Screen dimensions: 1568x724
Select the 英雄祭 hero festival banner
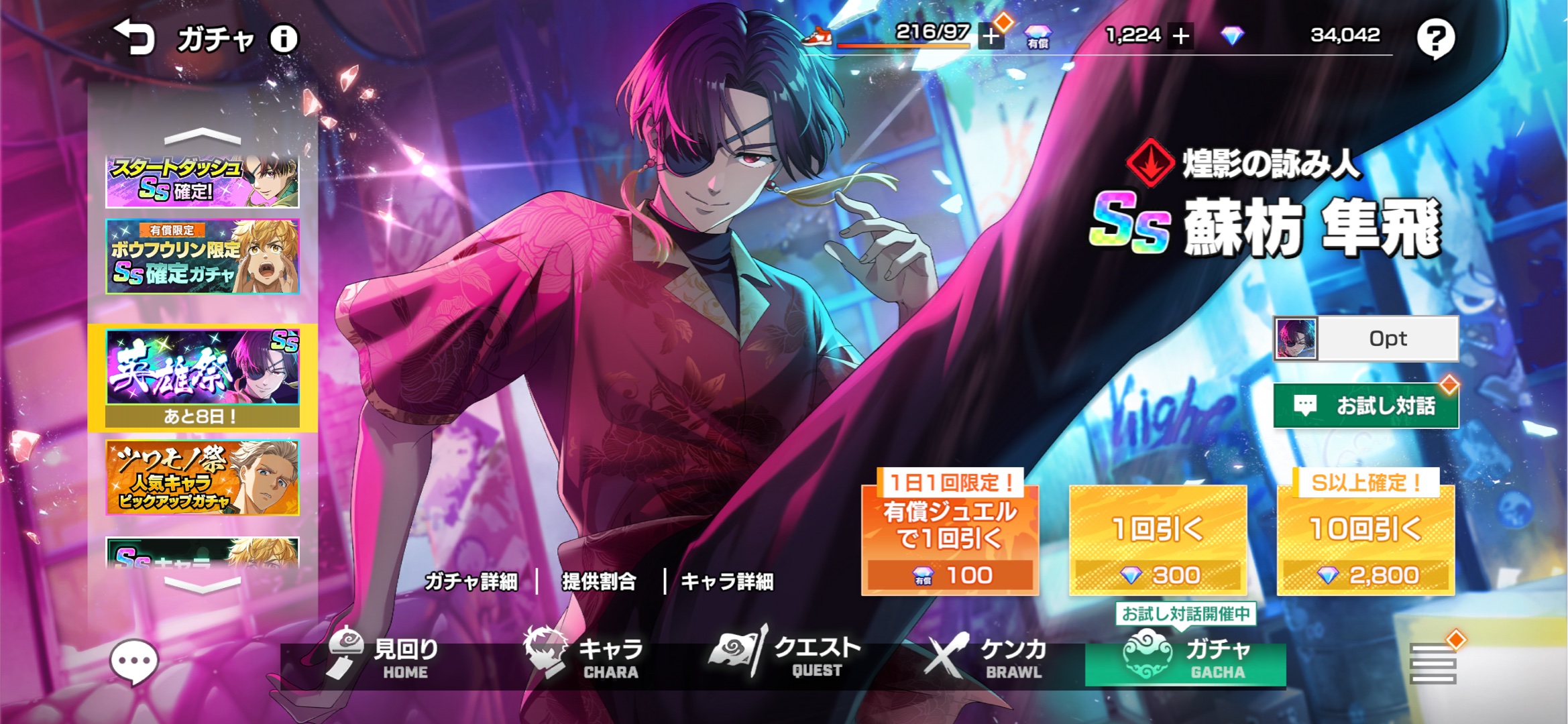202,377
